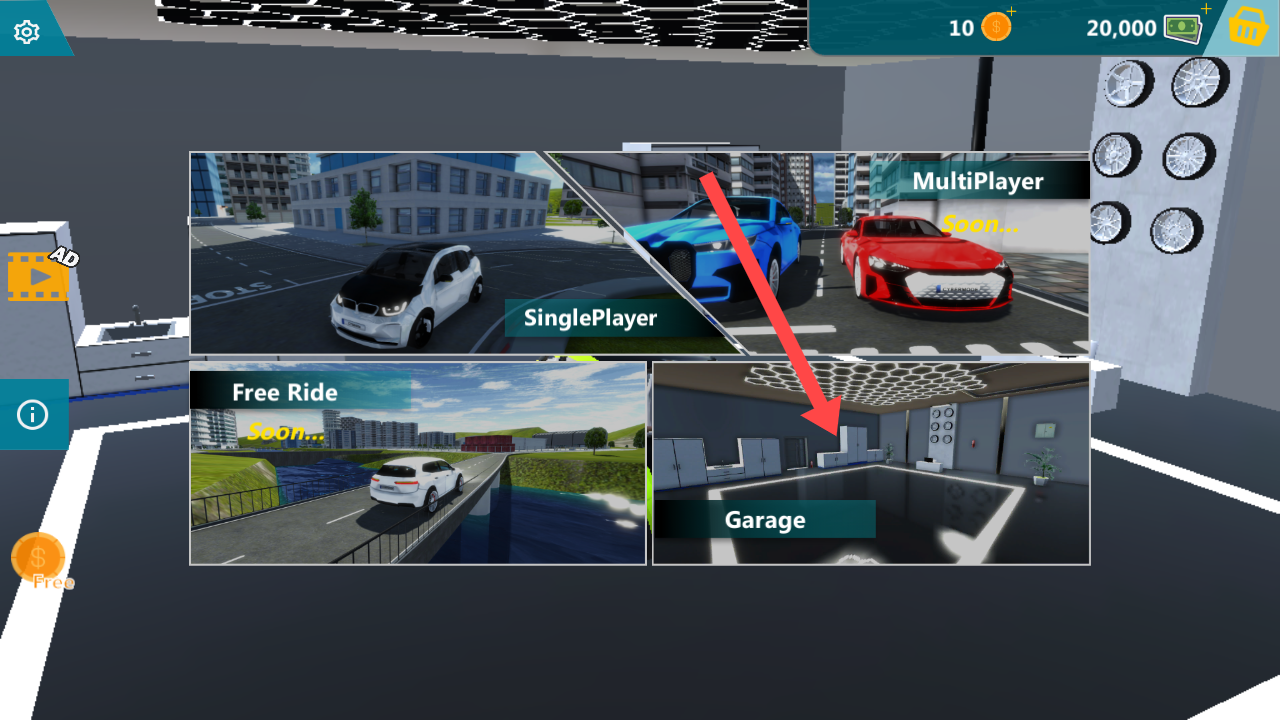
Task: Choose the Free Ride mode tile
Action: 417,465
